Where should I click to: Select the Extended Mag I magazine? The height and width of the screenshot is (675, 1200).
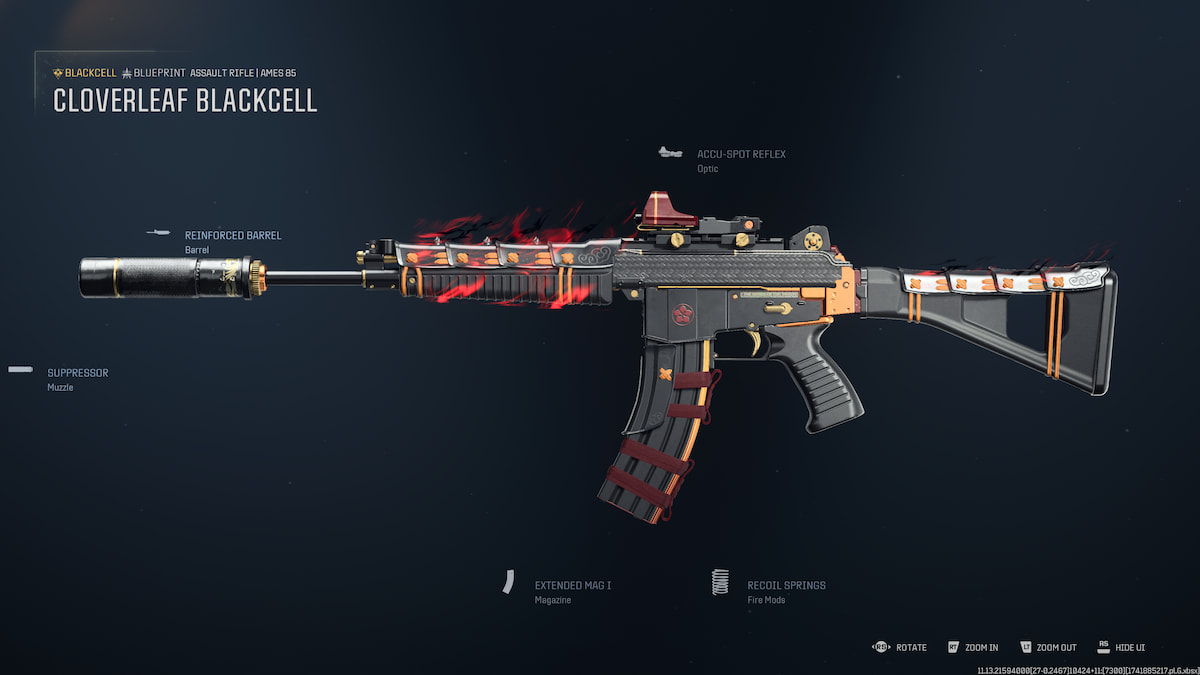[x=572, y=586]
